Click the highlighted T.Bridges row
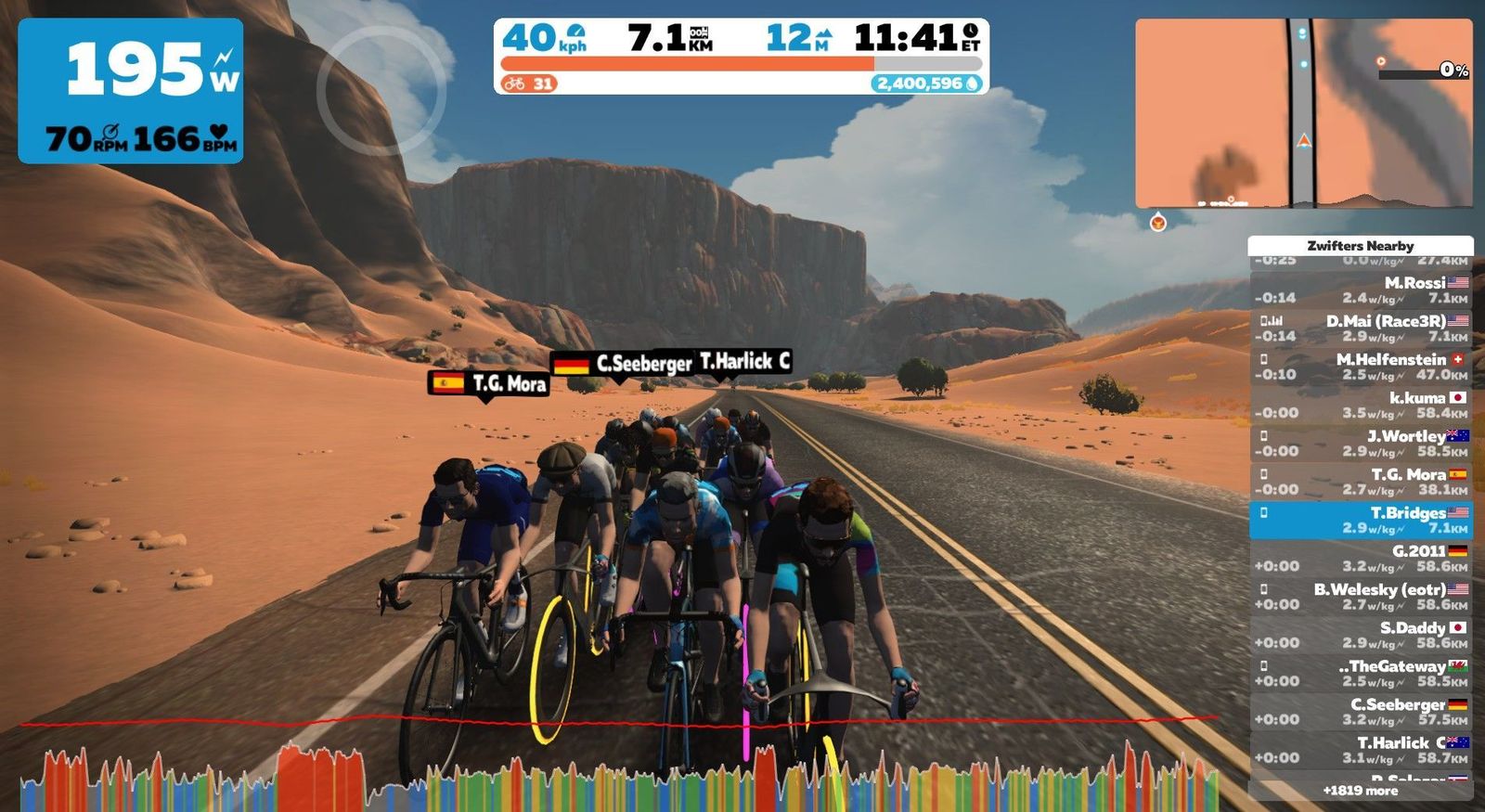 (1361, 520)
